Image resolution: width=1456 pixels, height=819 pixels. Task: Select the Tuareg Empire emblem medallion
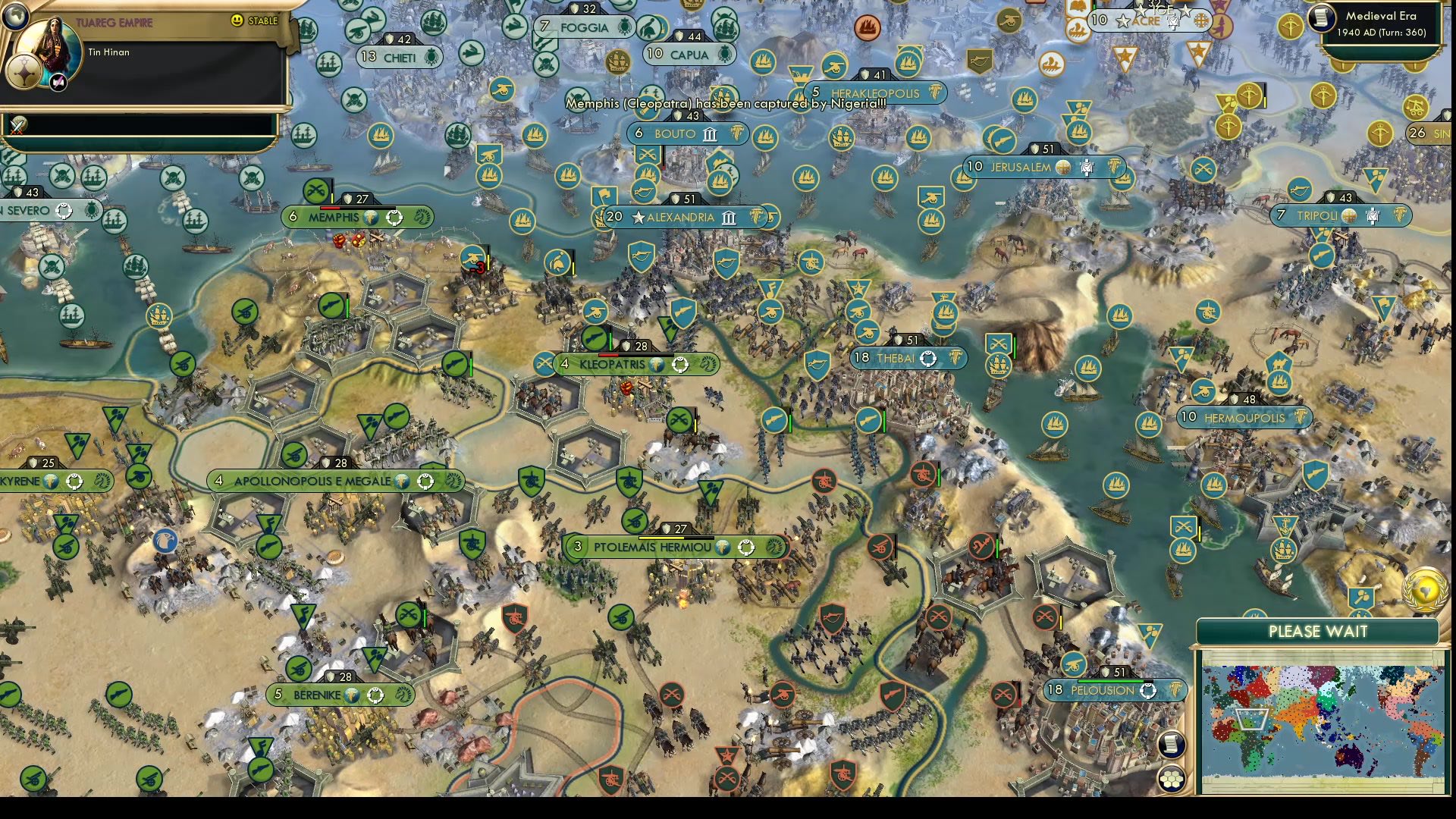coord(24,73)
